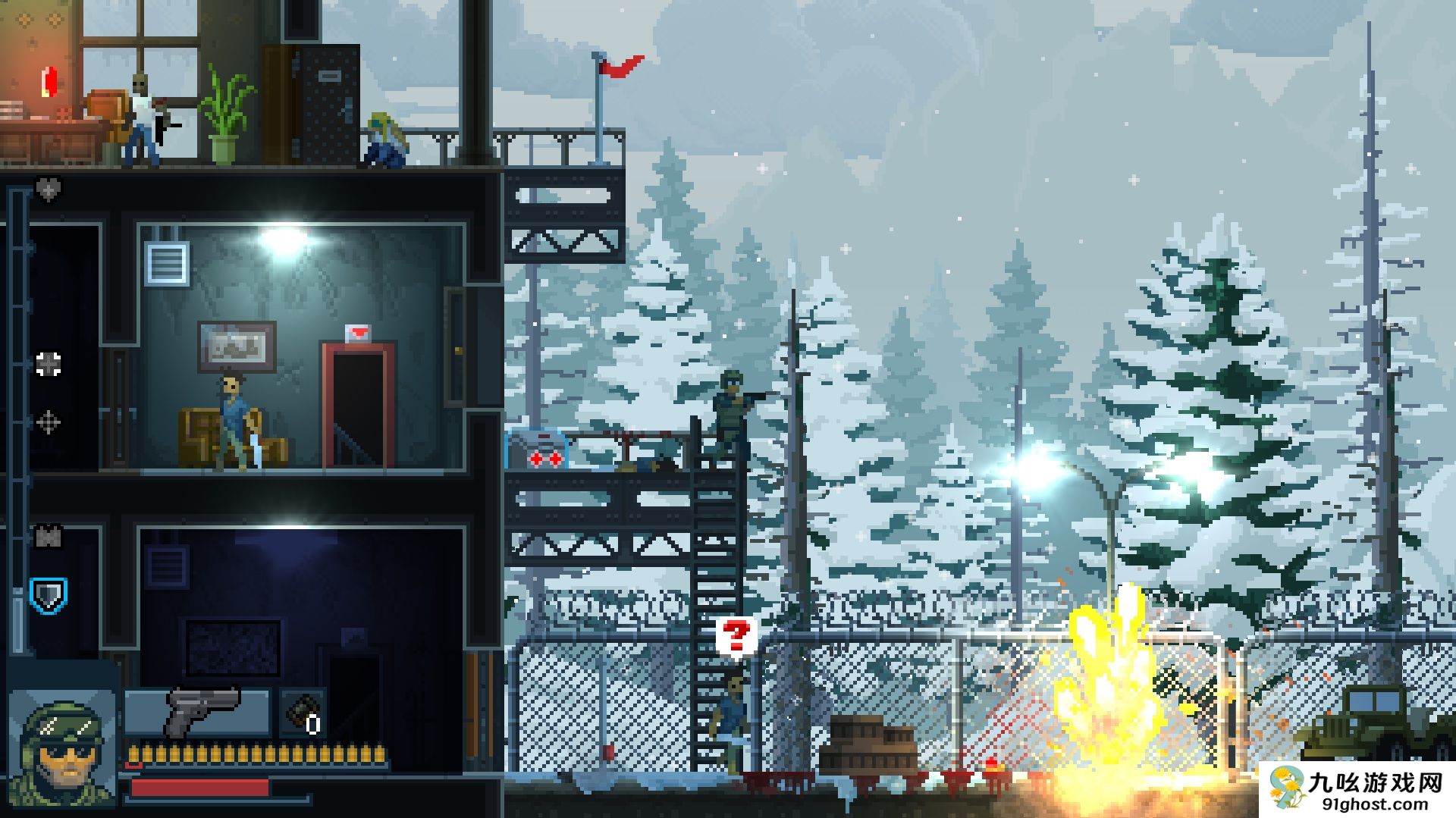1456x818 pixels.
Task: Activate the blue-highlighted shield perk icon
Action: click(49, 597)
